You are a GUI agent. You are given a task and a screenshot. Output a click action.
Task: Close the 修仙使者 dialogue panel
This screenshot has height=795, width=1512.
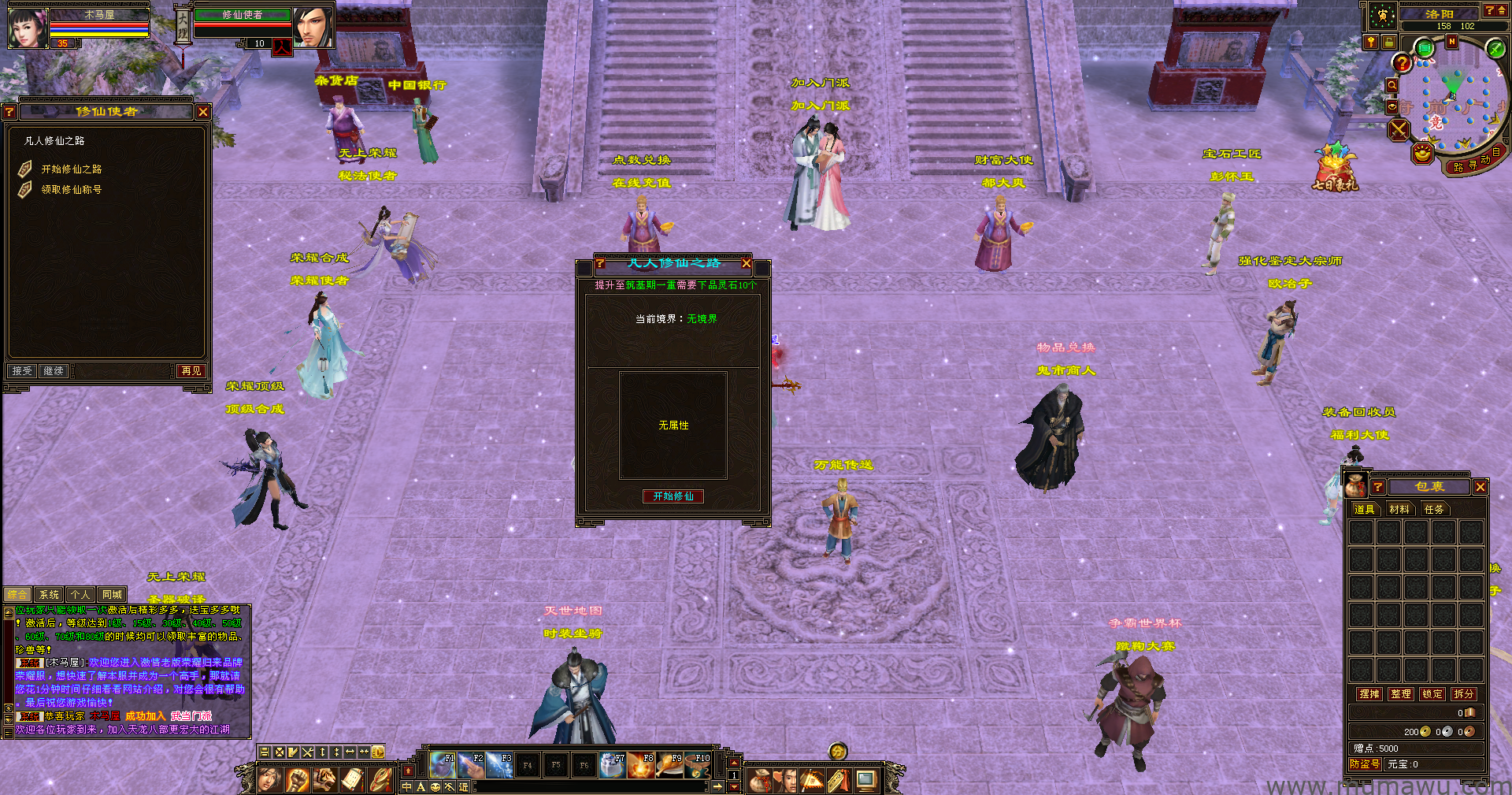point(203,112)
